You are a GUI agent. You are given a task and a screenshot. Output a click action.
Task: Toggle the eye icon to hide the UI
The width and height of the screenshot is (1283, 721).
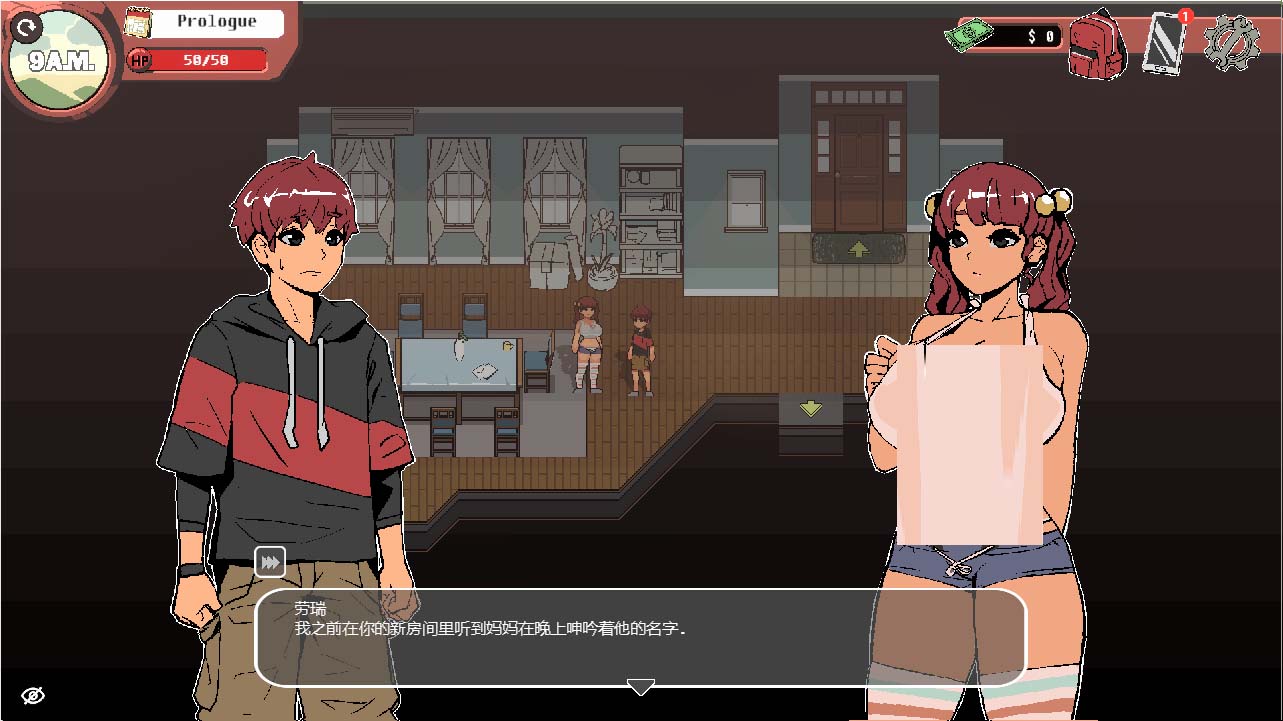34,694
